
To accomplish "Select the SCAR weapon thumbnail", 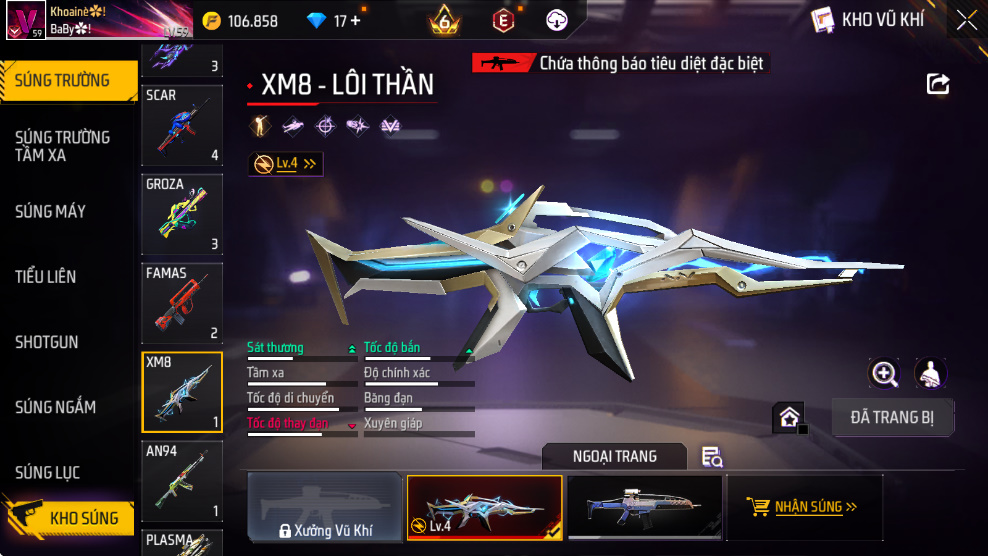I will tap(182, 125).
